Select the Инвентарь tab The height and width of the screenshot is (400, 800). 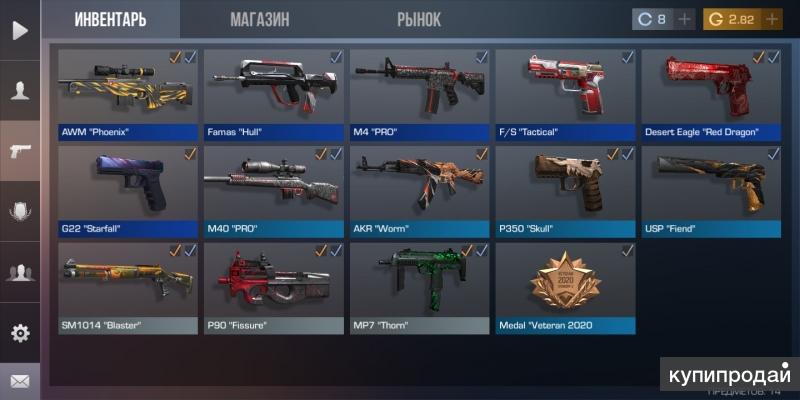coord(110,19)
